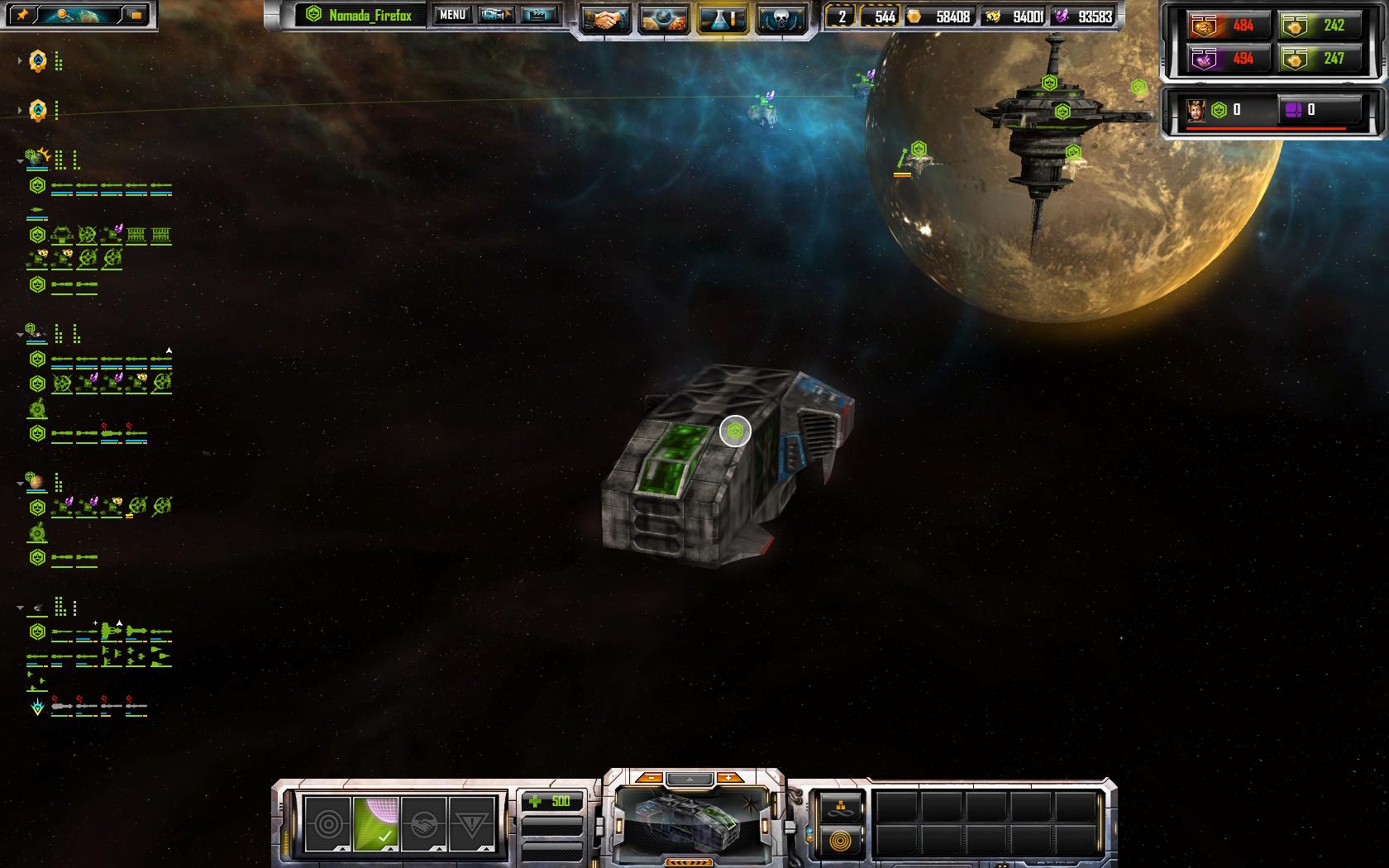1389x868 pixels.
Task: Select the triangle warning ability
Action: (471, 823)
